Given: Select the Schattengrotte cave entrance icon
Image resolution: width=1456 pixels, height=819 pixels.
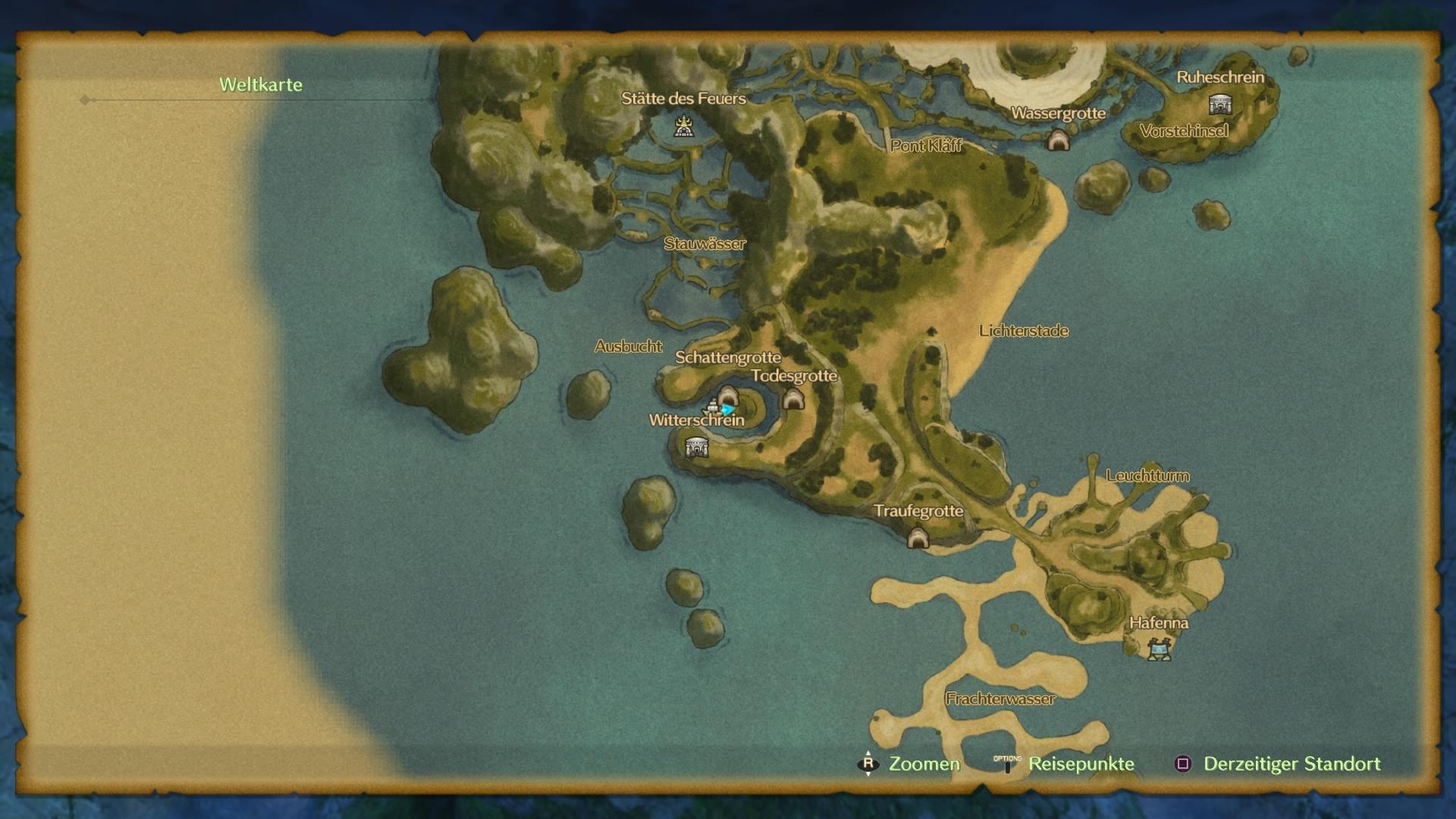Looking at the screenshot, I should pyautogui.click(x=728, y=397).
